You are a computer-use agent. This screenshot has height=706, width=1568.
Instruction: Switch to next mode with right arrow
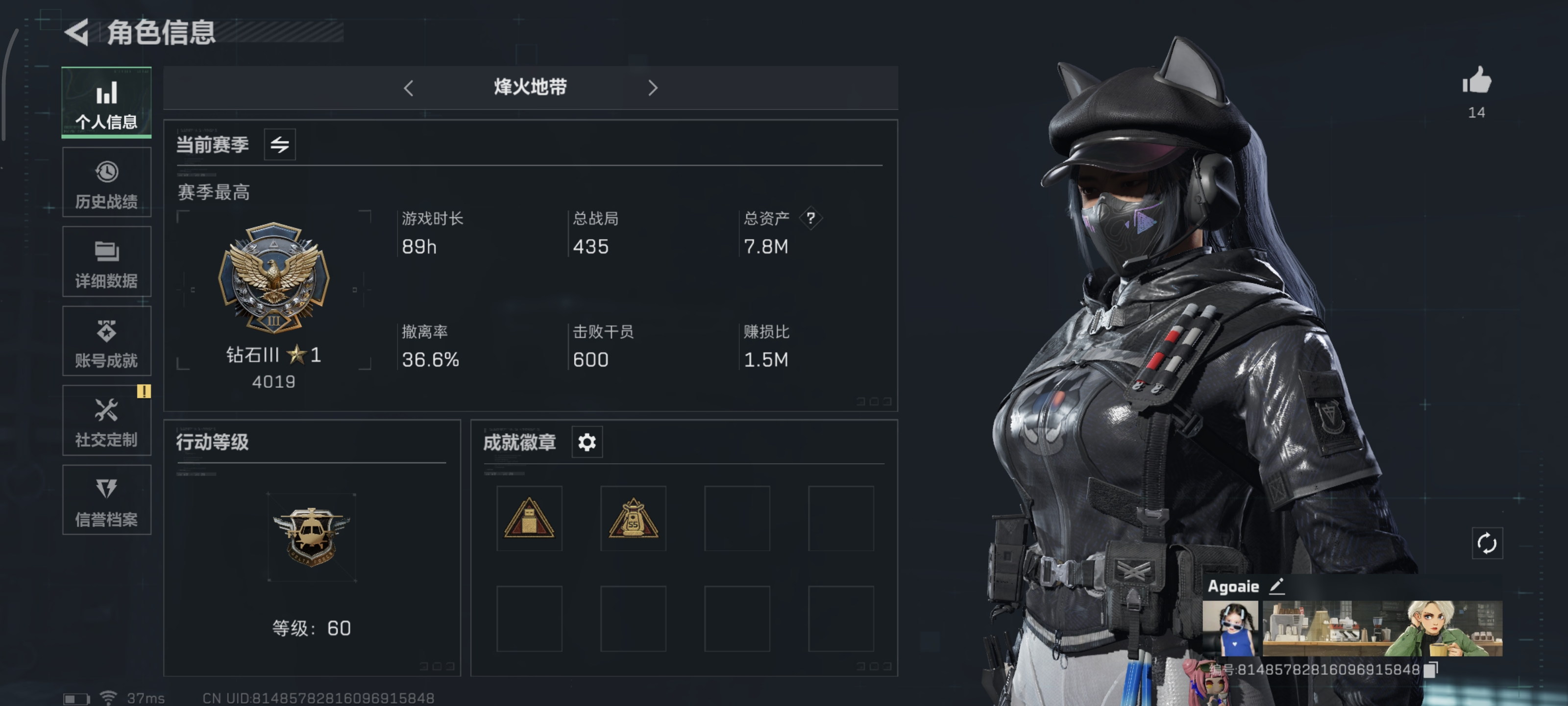pyautogui.click(x=653, y=88)
